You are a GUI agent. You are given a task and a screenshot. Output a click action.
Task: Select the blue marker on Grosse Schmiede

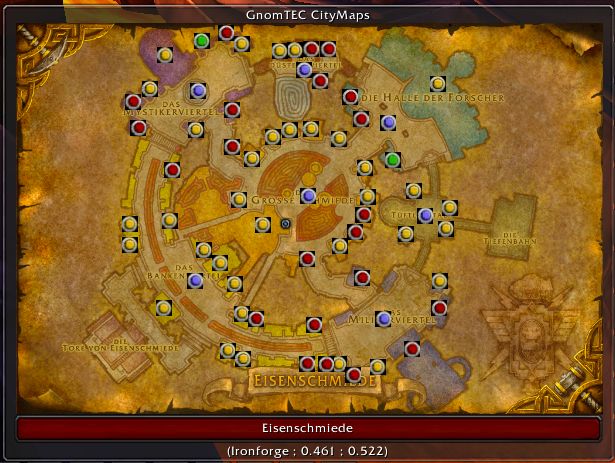pyautogui.click(x=309, y=195)
